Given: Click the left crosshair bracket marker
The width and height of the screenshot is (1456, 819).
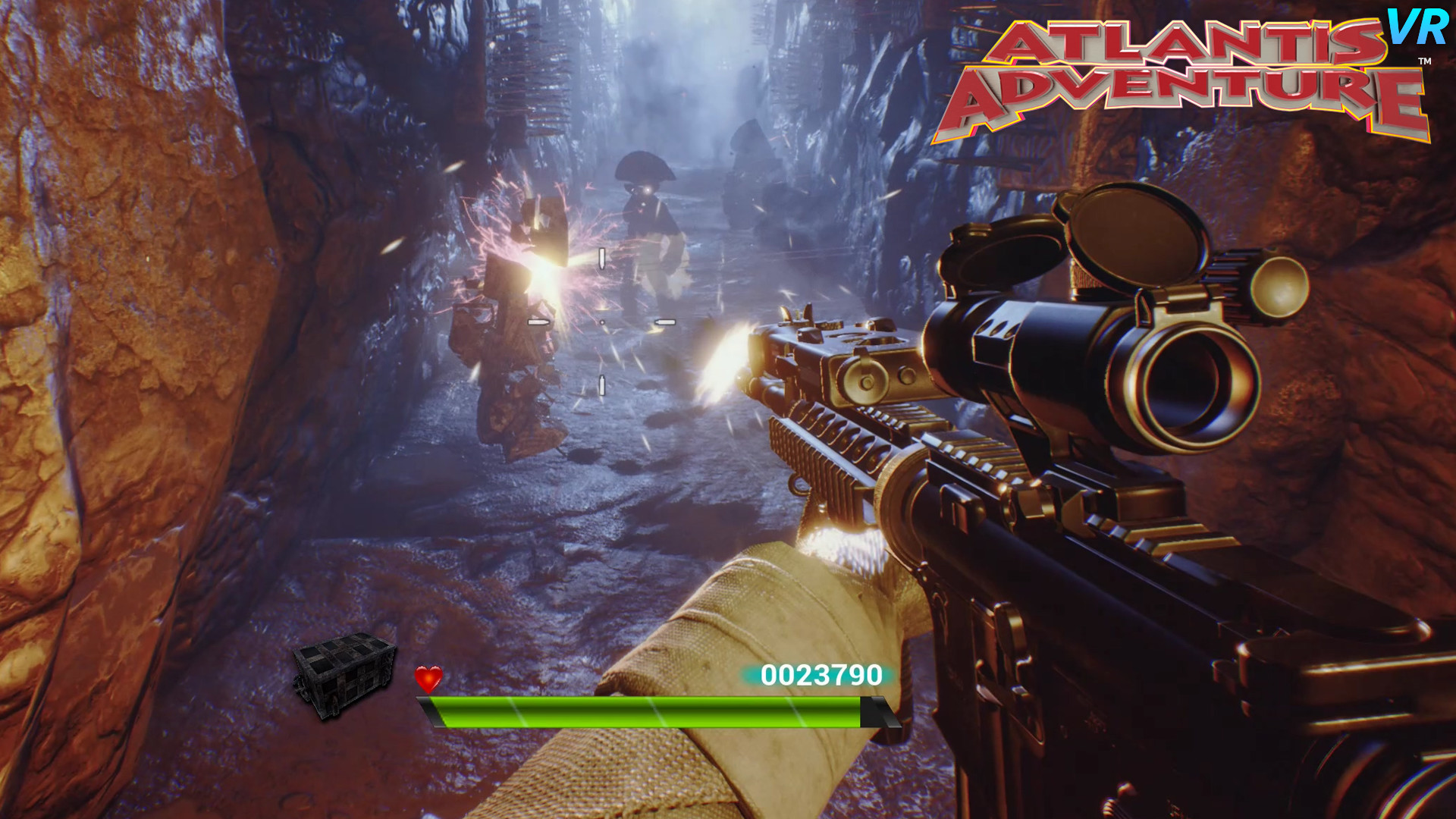Looking at the screenshot, I should 539,322.
